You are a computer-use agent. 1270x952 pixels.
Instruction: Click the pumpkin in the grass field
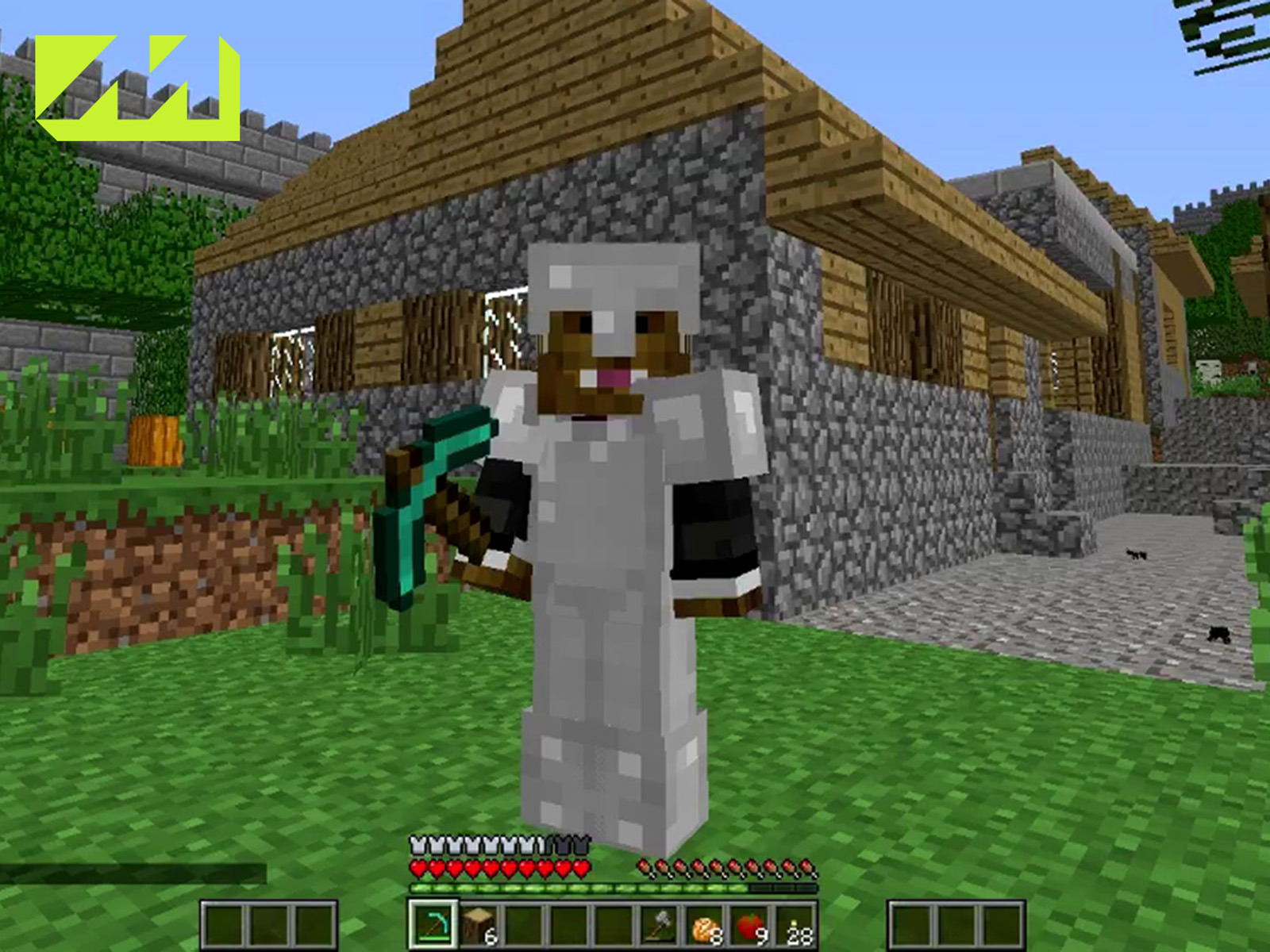[x=156, y=444]
